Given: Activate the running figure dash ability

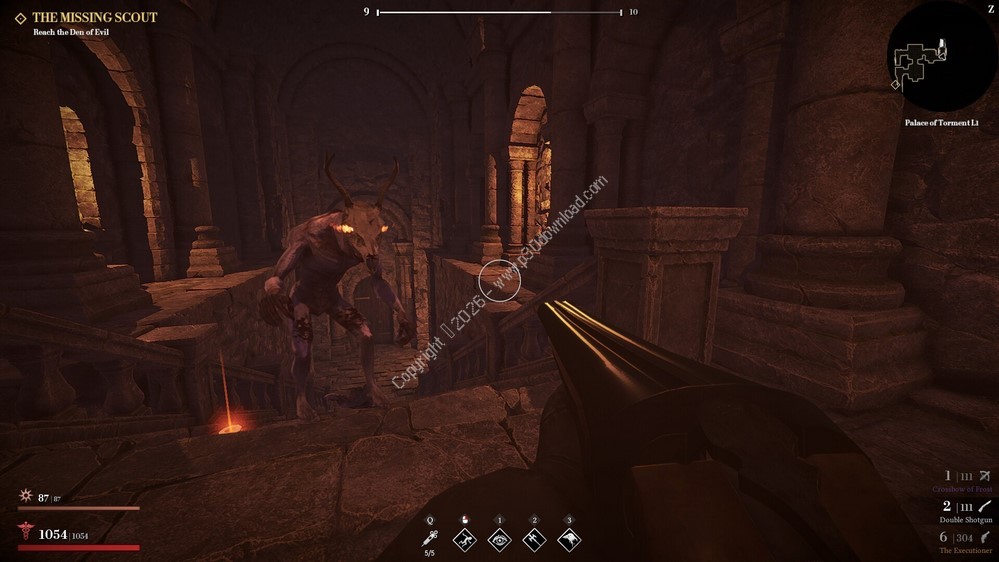Looking at the screenshot, I should click(x=464, y=540).
